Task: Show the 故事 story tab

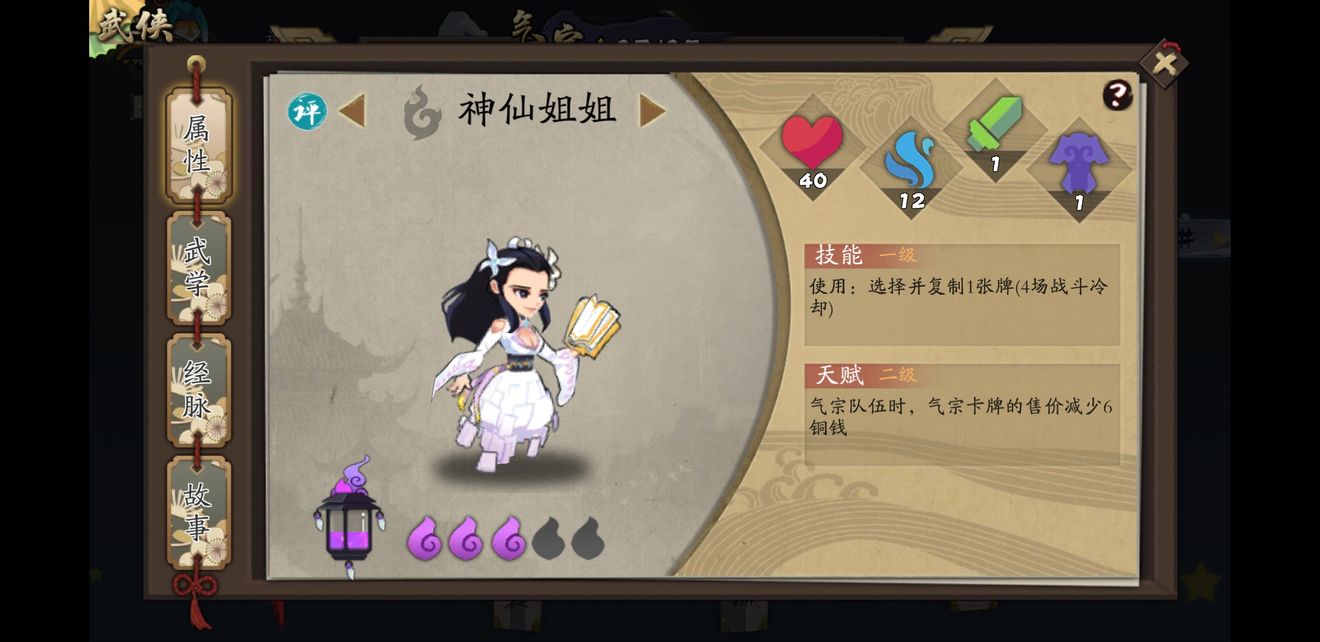Action: (x=198, y=512)
